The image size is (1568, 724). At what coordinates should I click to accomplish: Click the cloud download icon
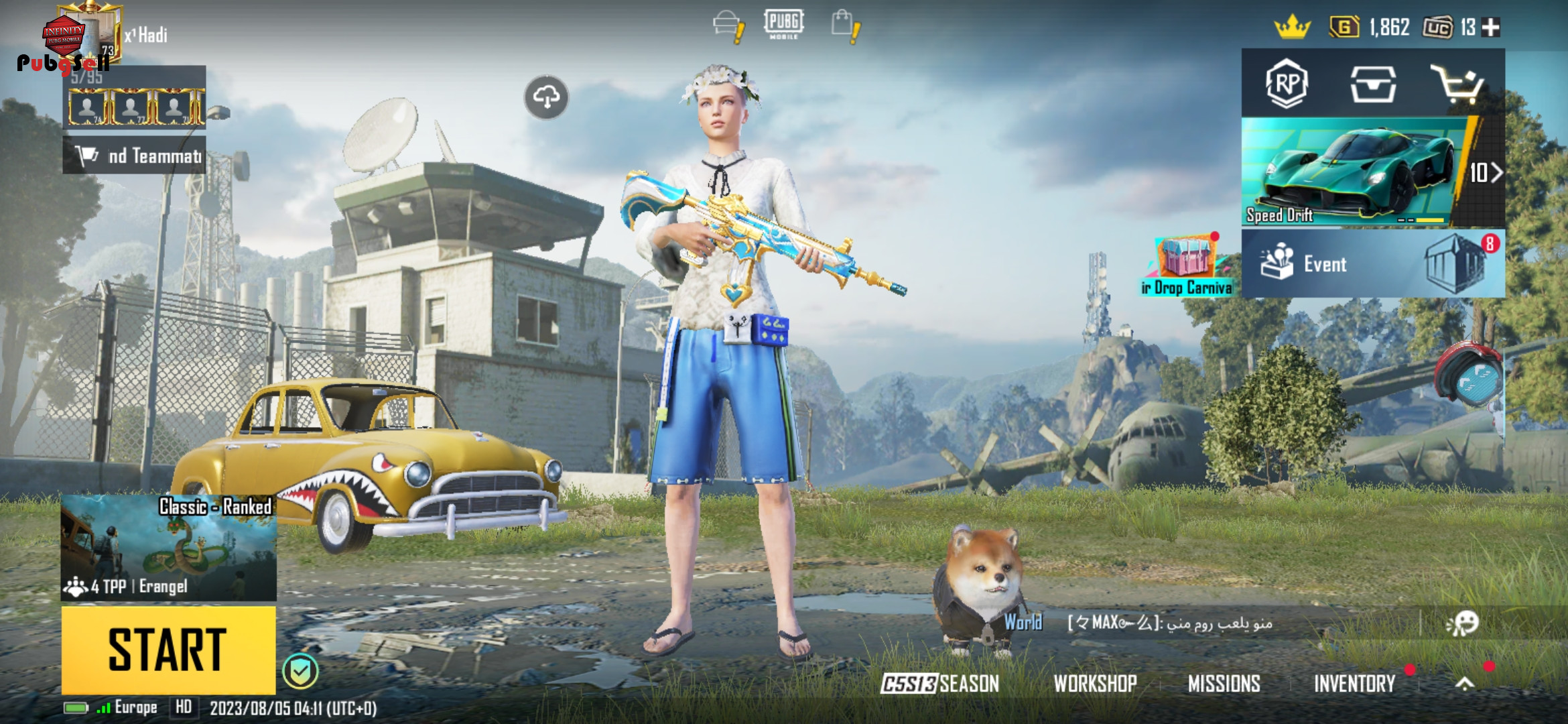[546, 97]
